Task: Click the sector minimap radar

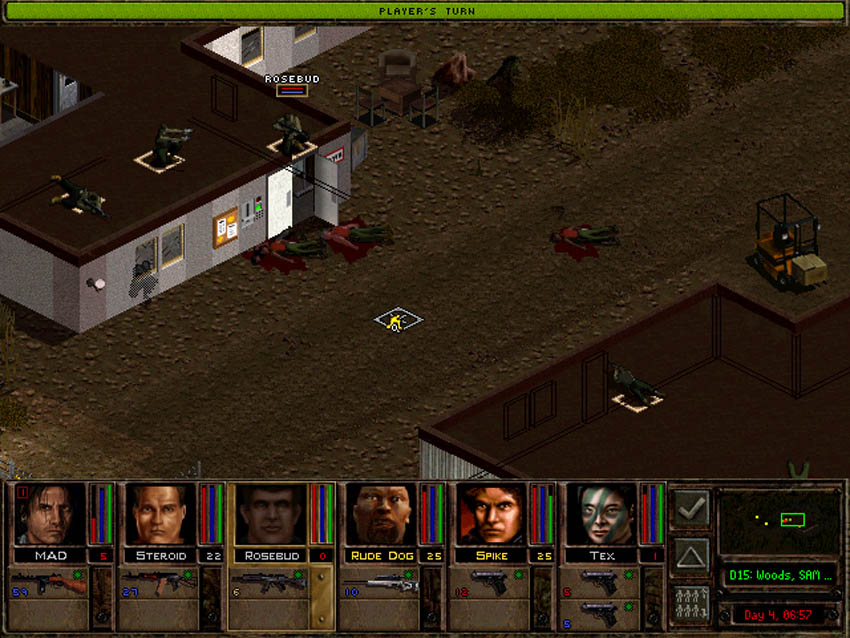Action: pyautogui.click(x=779, y=521)
